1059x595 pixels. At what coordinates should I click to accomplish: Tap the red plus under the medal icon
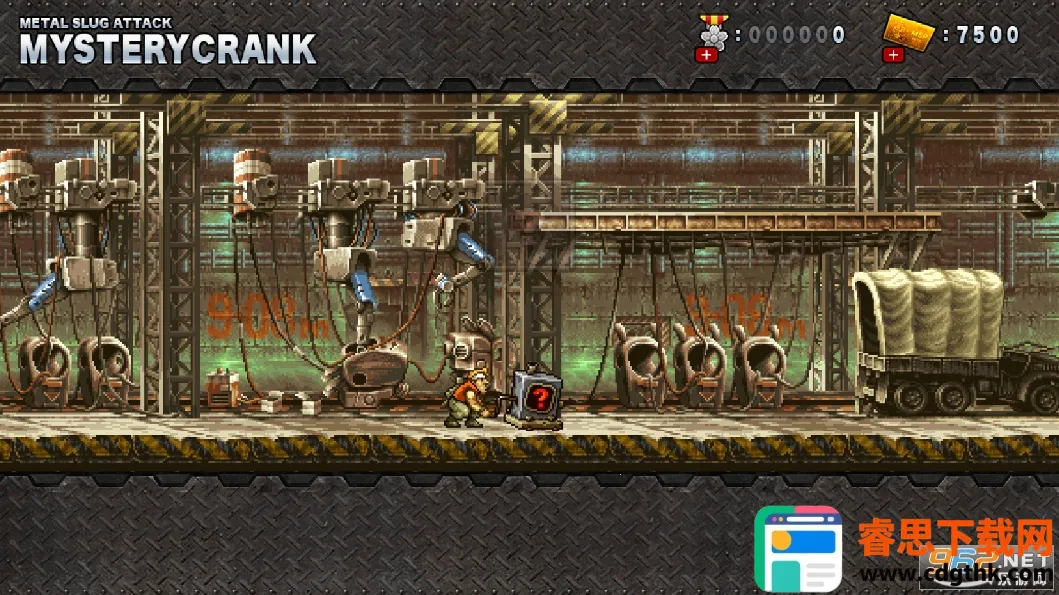(707, 55)
